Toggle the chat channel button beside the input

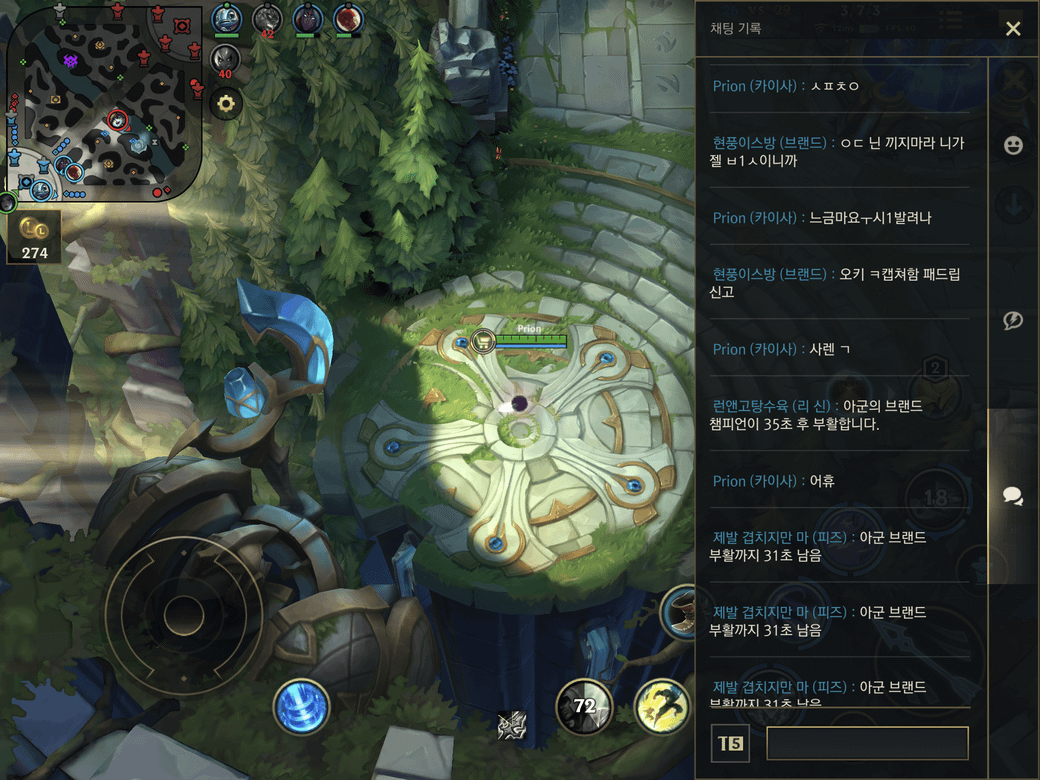click(x=730, y=743)
